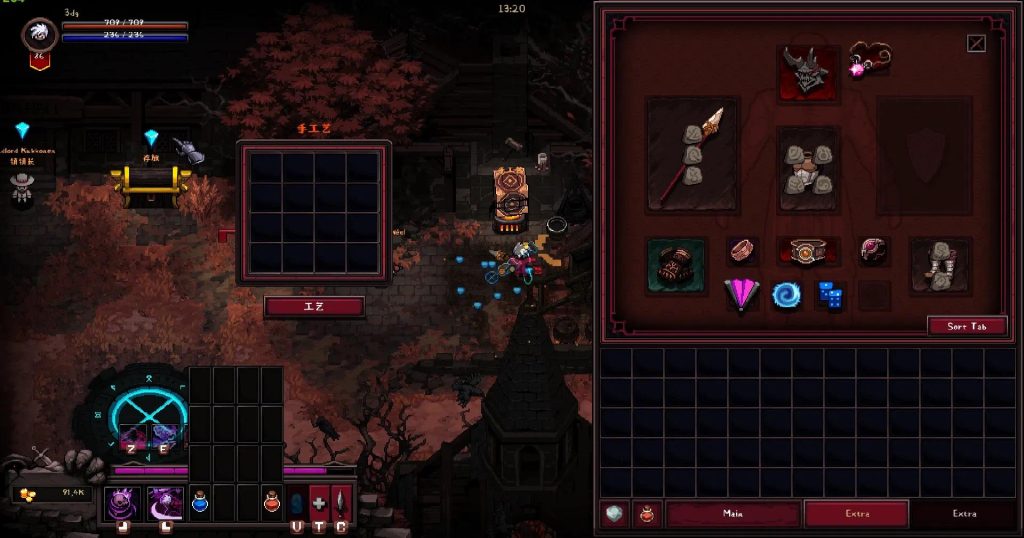Select the equipped spear weapon slot
The height and width of the screenshot is (538, 1024).
(x=693, y=153)
